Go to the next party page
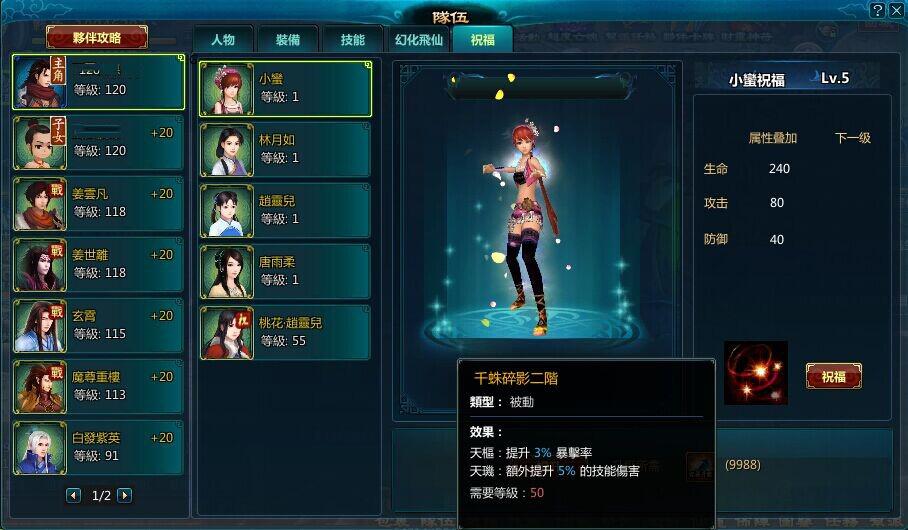Screen dimensions: 908x530 [124, 495]
